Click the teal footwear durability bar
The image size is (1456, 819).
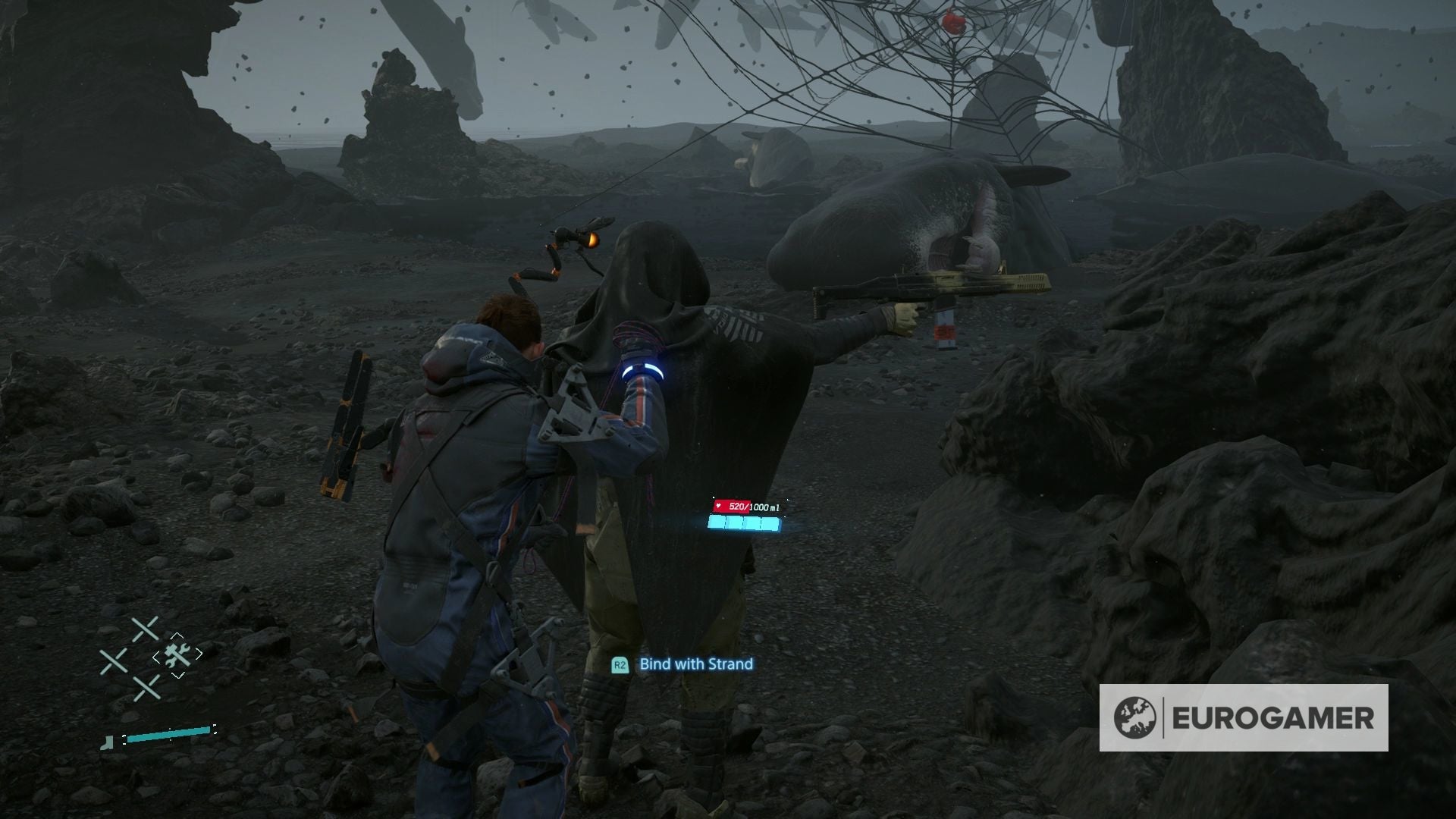[x=169, y=735]
